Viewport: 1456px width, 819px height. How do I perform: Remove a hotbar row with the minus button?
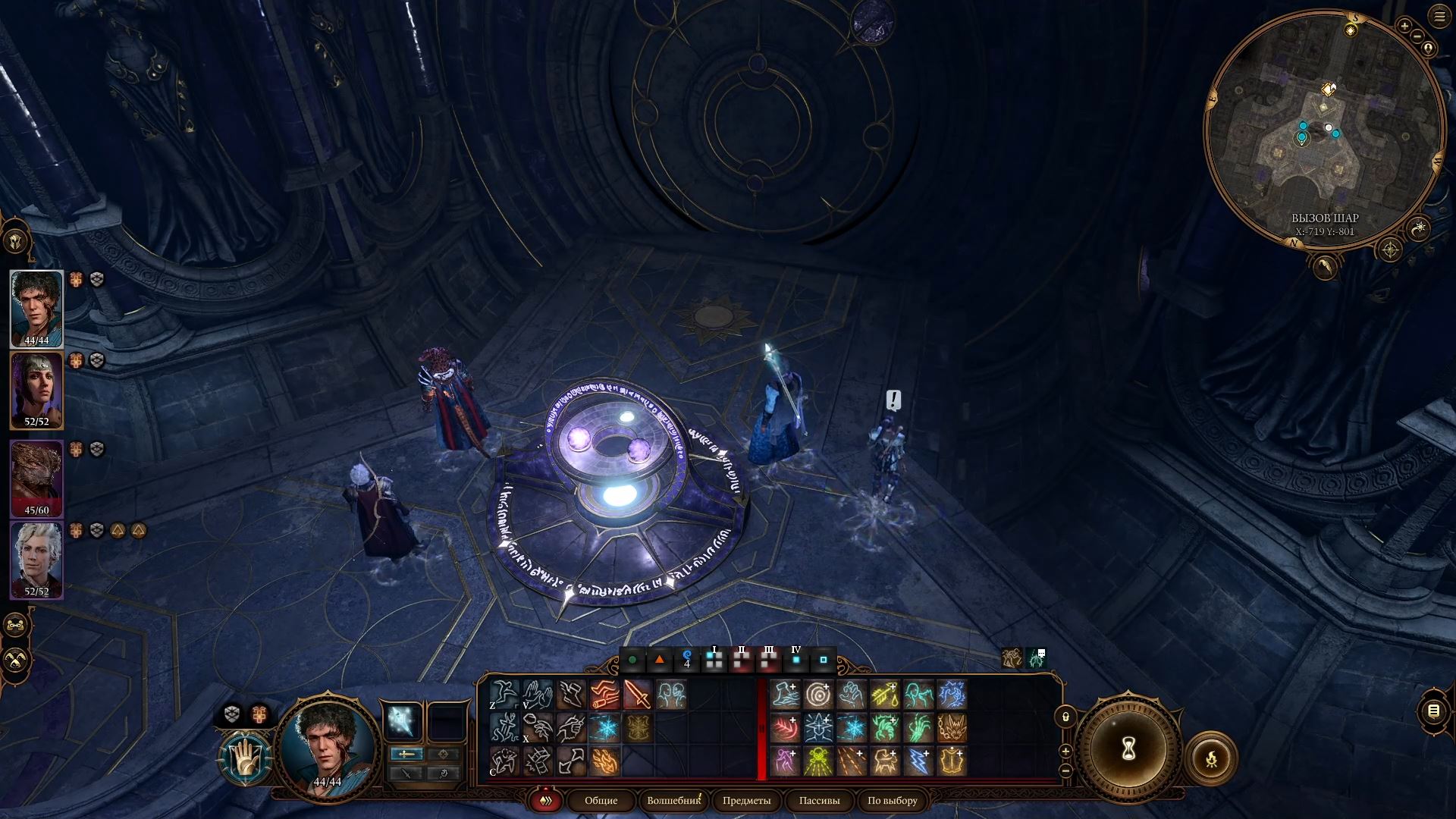[1066, 771]
